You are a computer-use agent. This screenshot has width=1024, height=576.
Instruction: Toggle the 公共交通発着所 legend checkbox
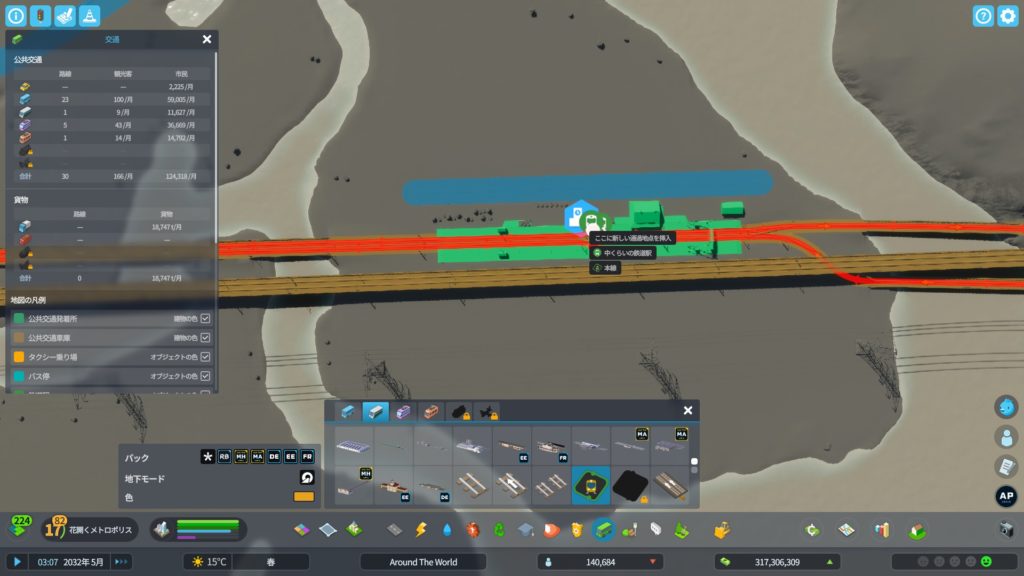[205, 318]
